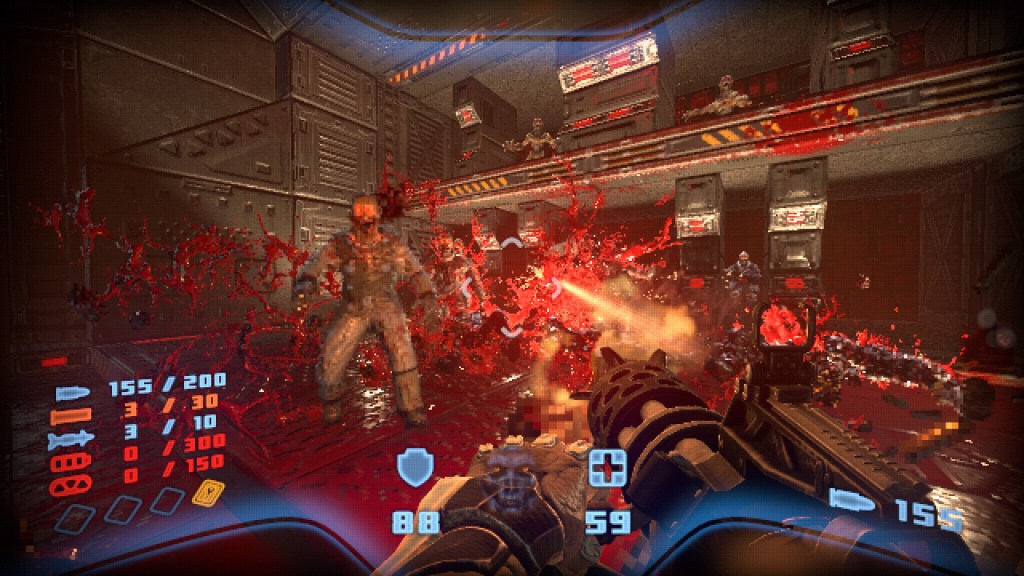The width and height of the screenshot is (1024, 576).
Task: Select the yellow keycard slot
Action: tap(207, 492)
